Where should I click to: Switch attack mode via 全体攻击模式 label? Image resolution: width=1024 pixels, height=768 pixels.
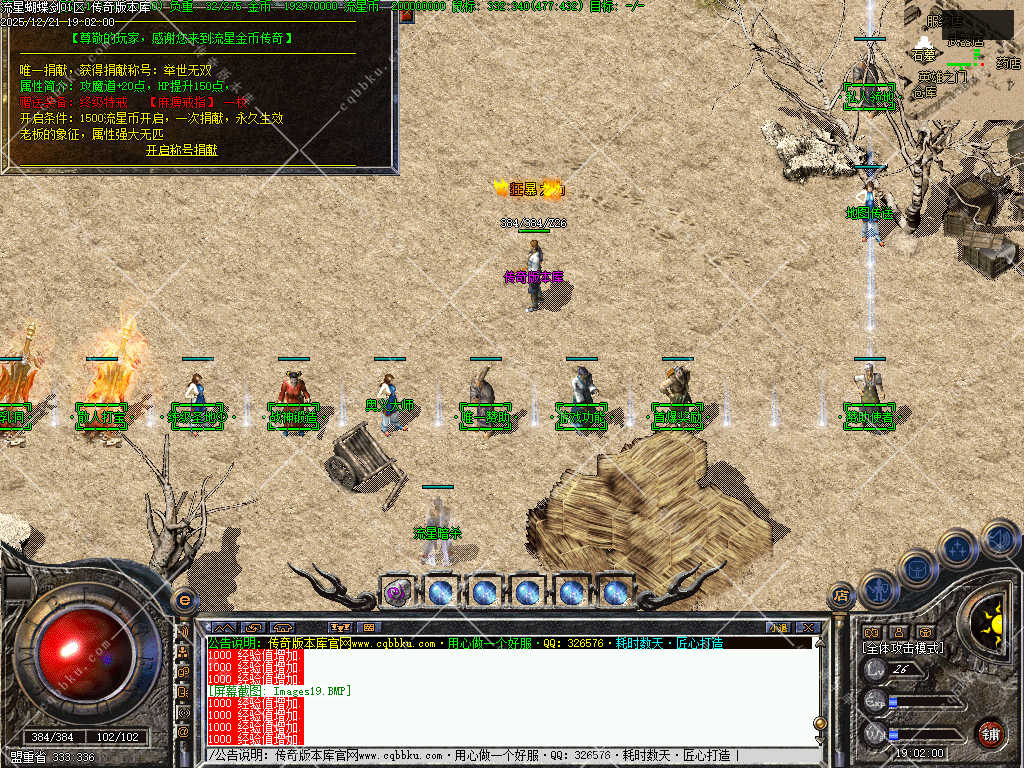coord(903,649)
